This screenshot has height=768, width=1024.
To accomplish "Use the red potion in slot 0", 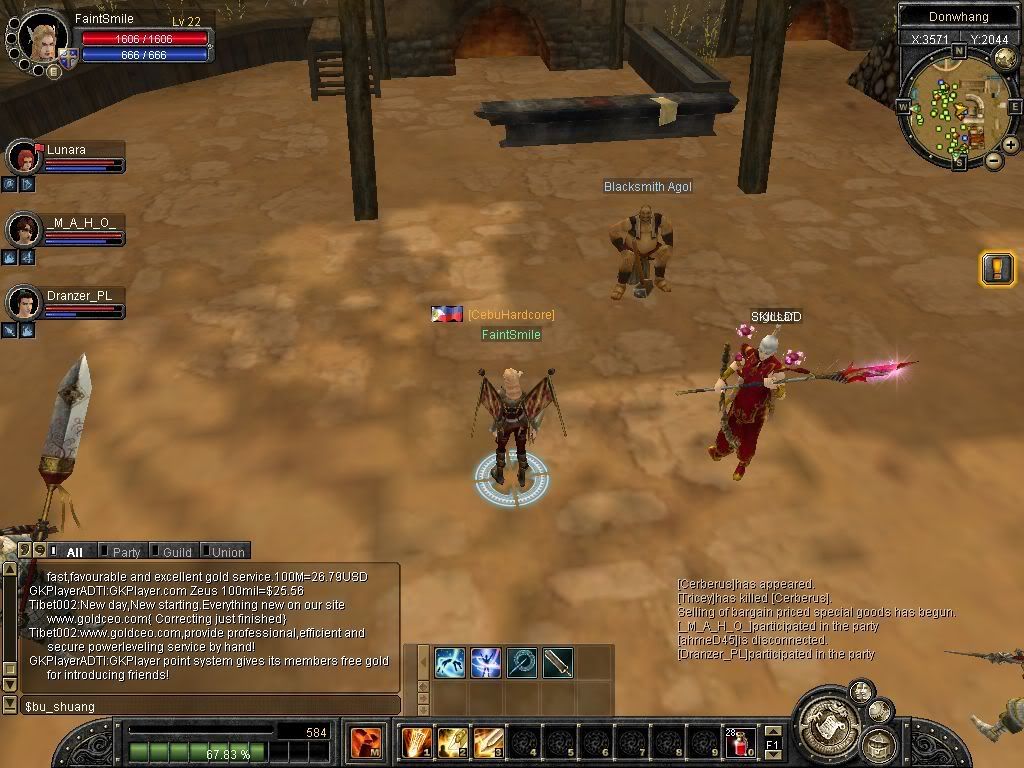I will click(741, 743).
